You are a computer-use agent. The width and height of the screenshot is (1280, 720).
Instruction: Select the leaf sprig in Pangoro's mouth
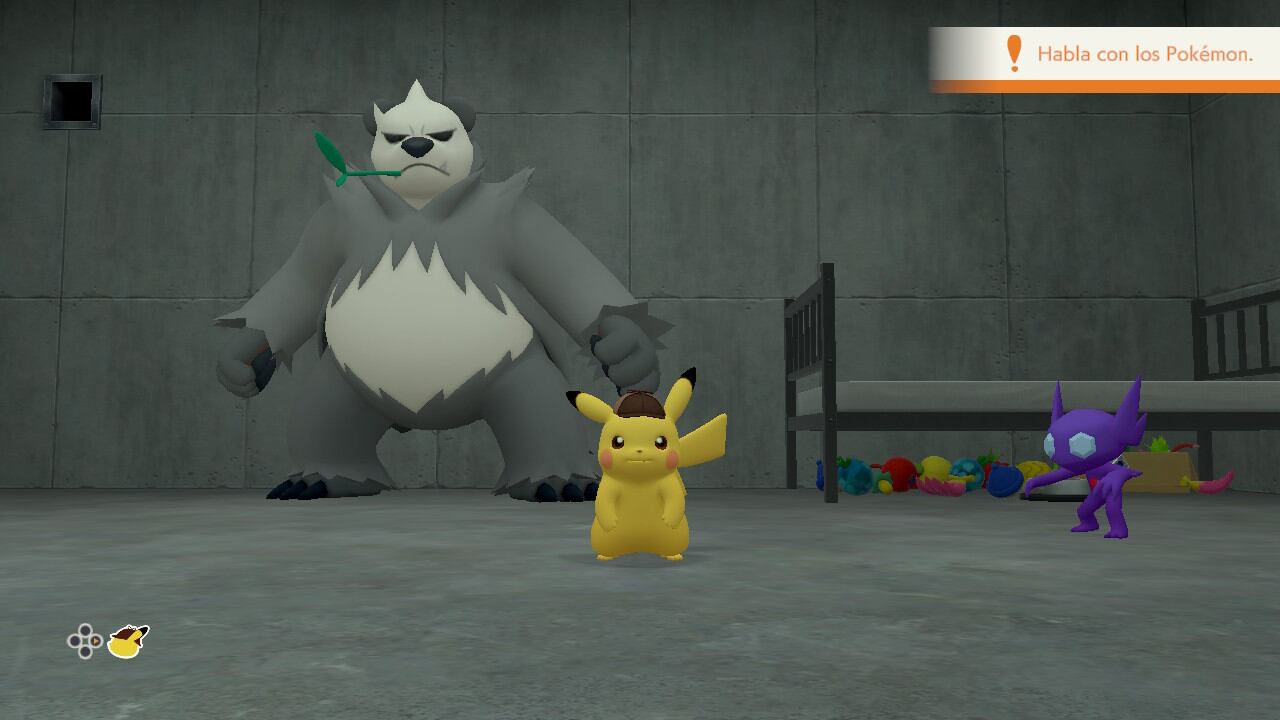345,155
